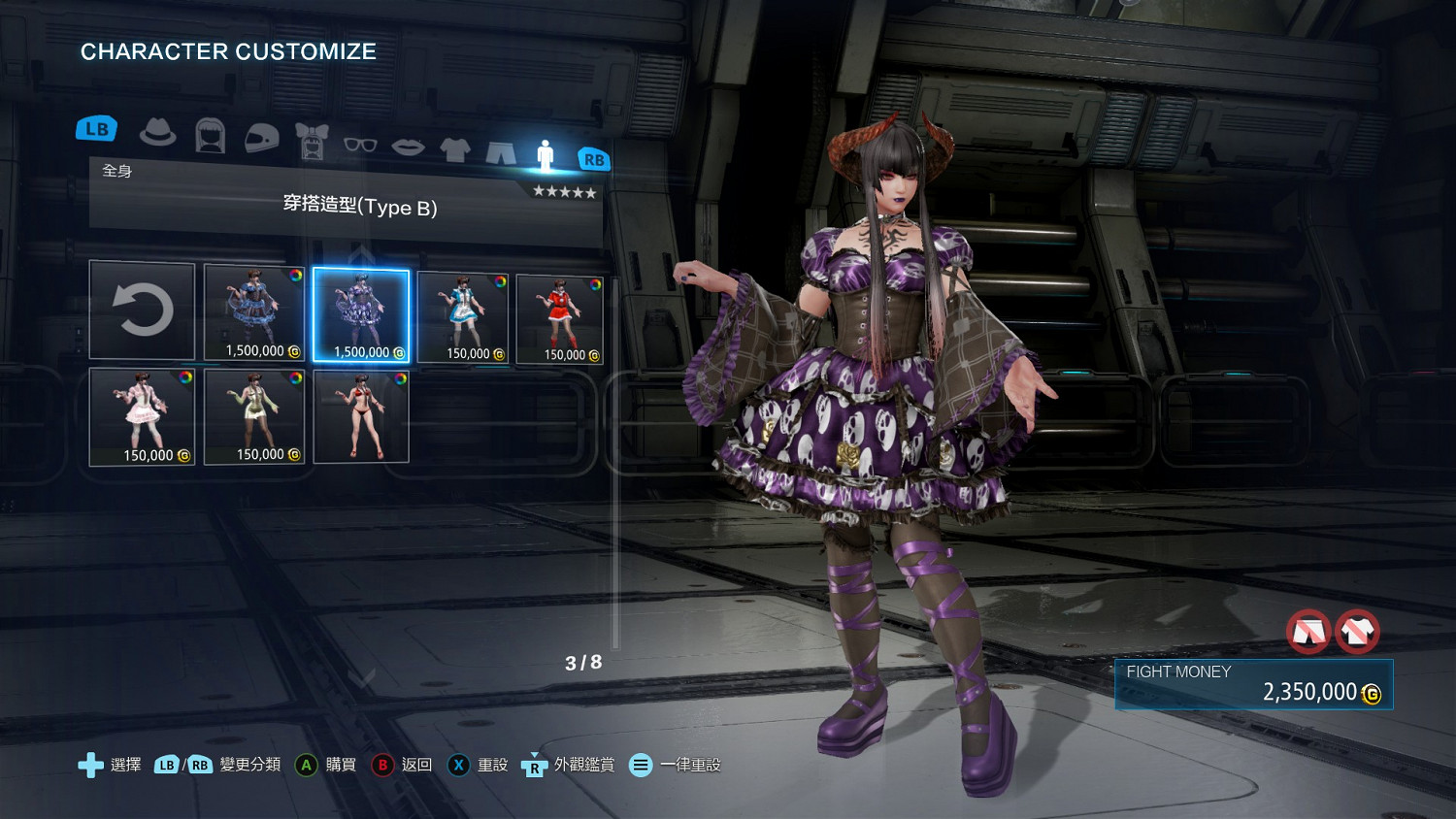Click the circular arrow reset tile
The image size is (1456, 819).
pyautogui.click(x=143, y=311)
